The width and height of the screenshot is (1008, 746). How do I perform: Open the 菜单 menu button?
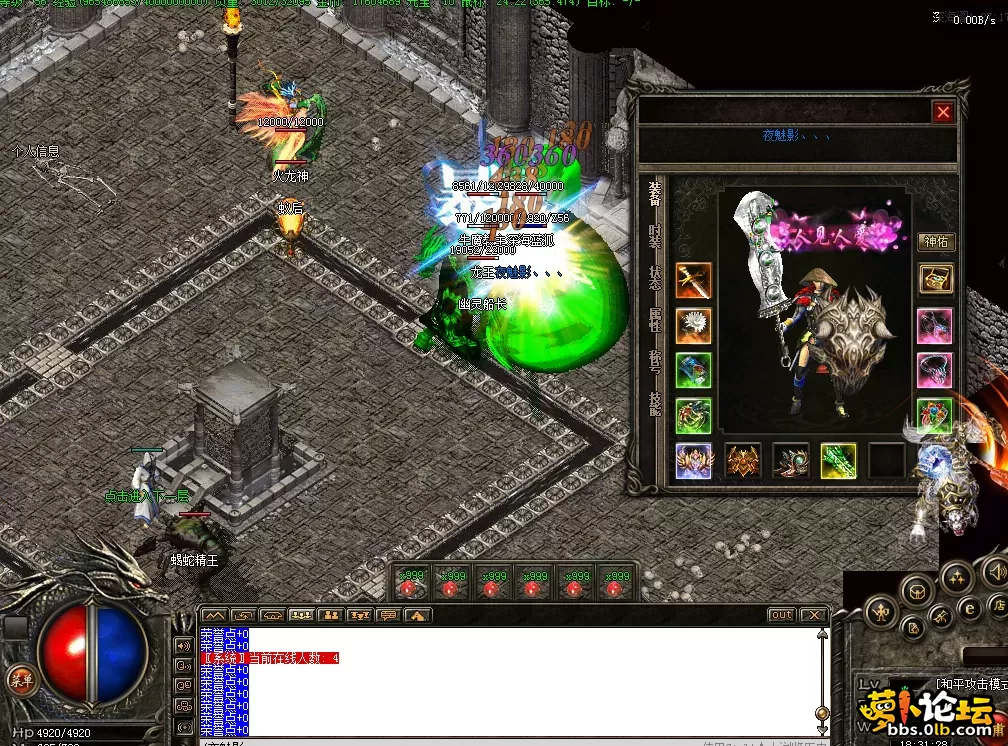pos(19,679)
